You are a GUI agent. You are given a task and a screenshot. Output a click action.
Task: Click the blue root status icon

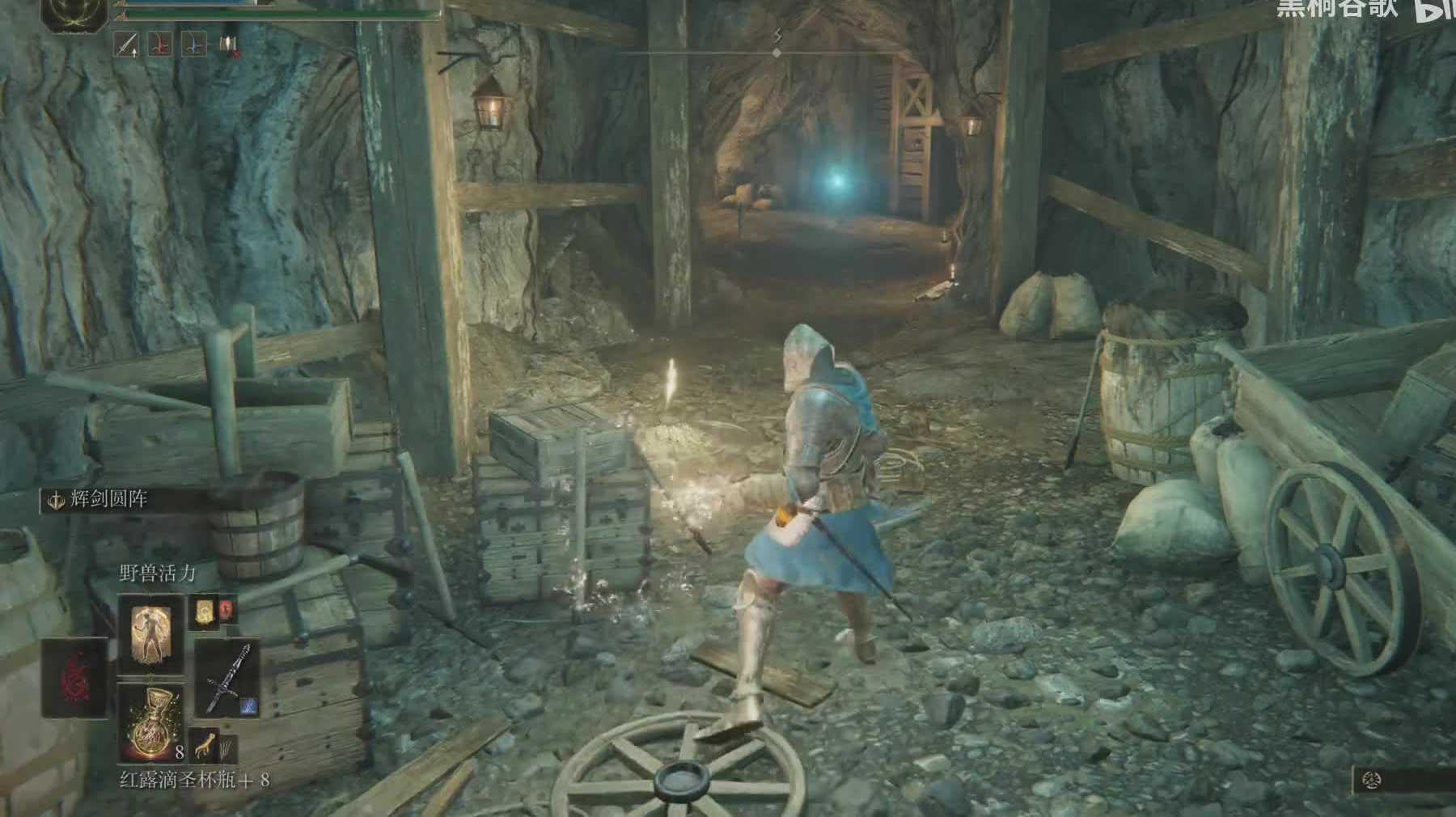pos(194,44)
